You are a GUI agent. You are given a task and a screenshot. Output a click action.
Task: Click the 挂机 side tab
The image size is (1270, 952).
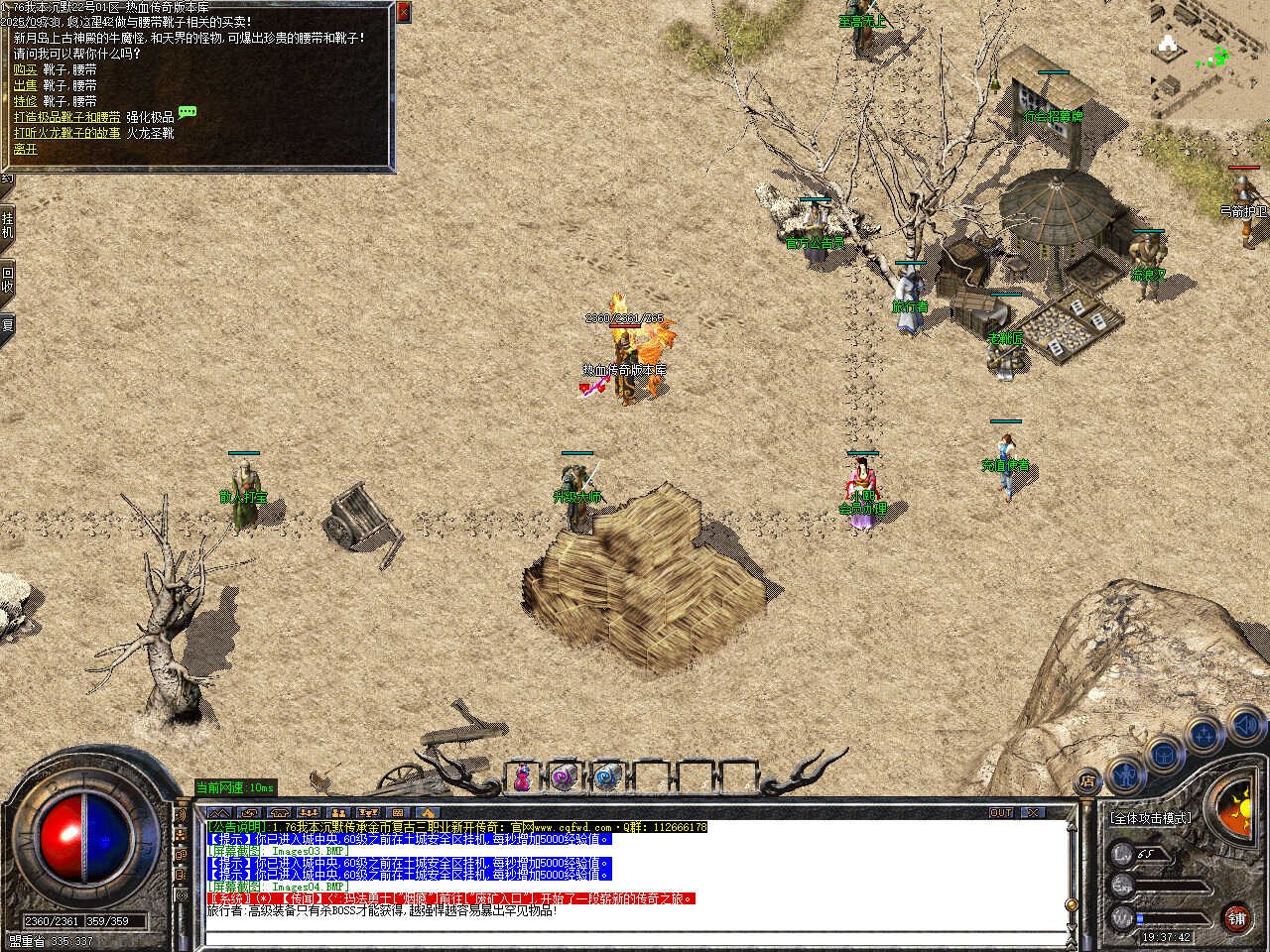[7, 225]
